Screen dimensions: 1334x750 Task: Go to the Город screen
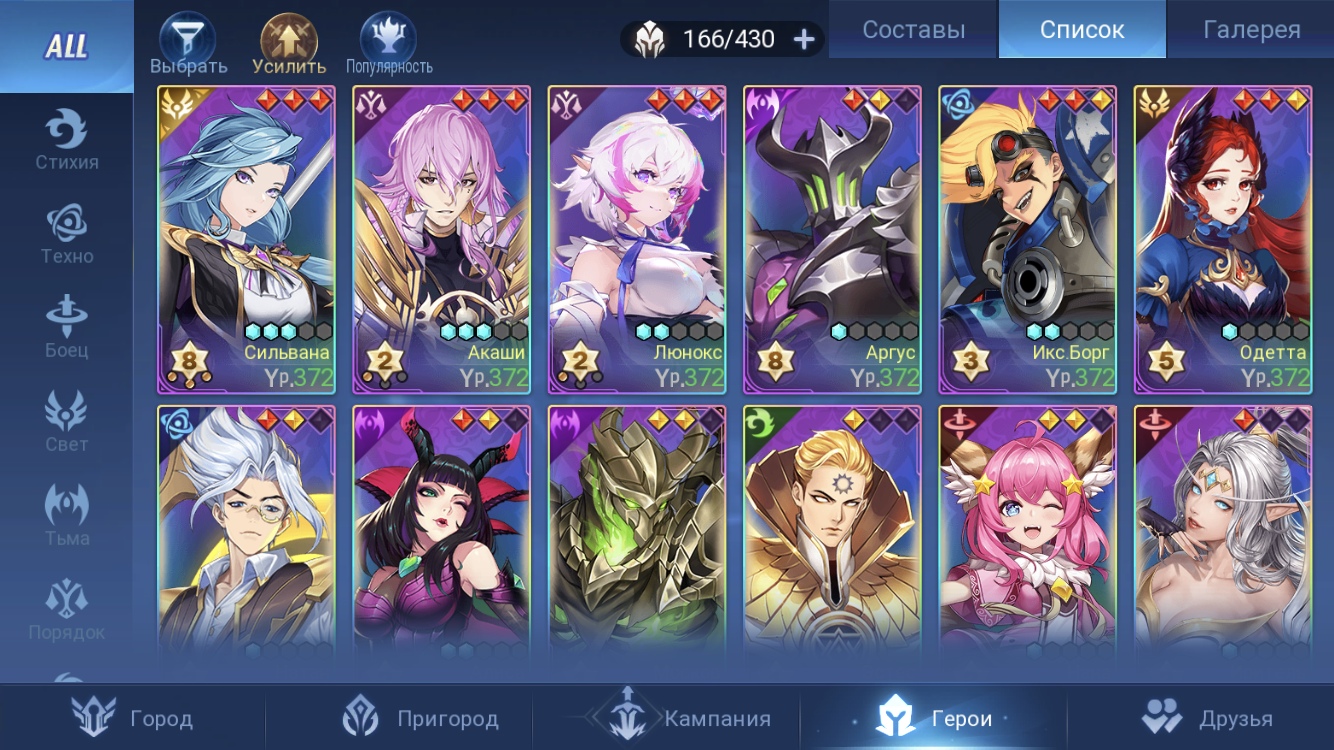pos(133,718)
